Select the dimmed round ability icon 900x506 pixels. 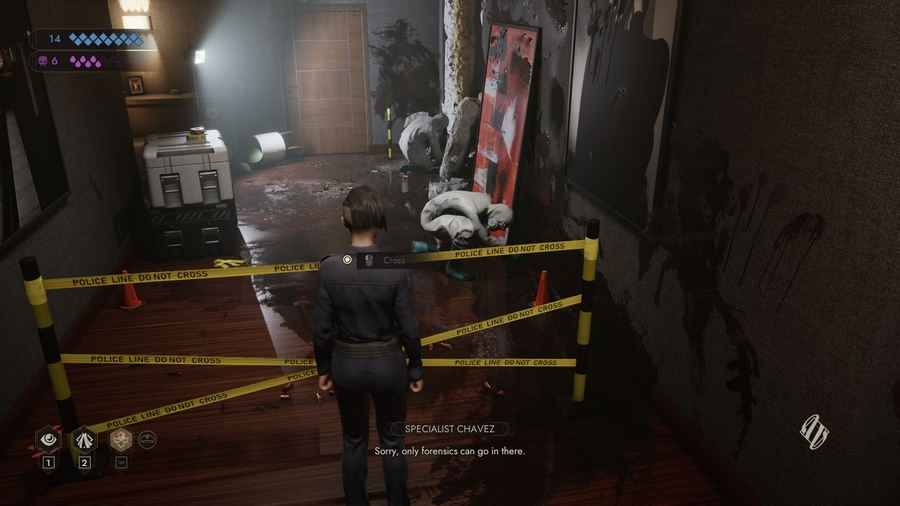pos(147,438)
